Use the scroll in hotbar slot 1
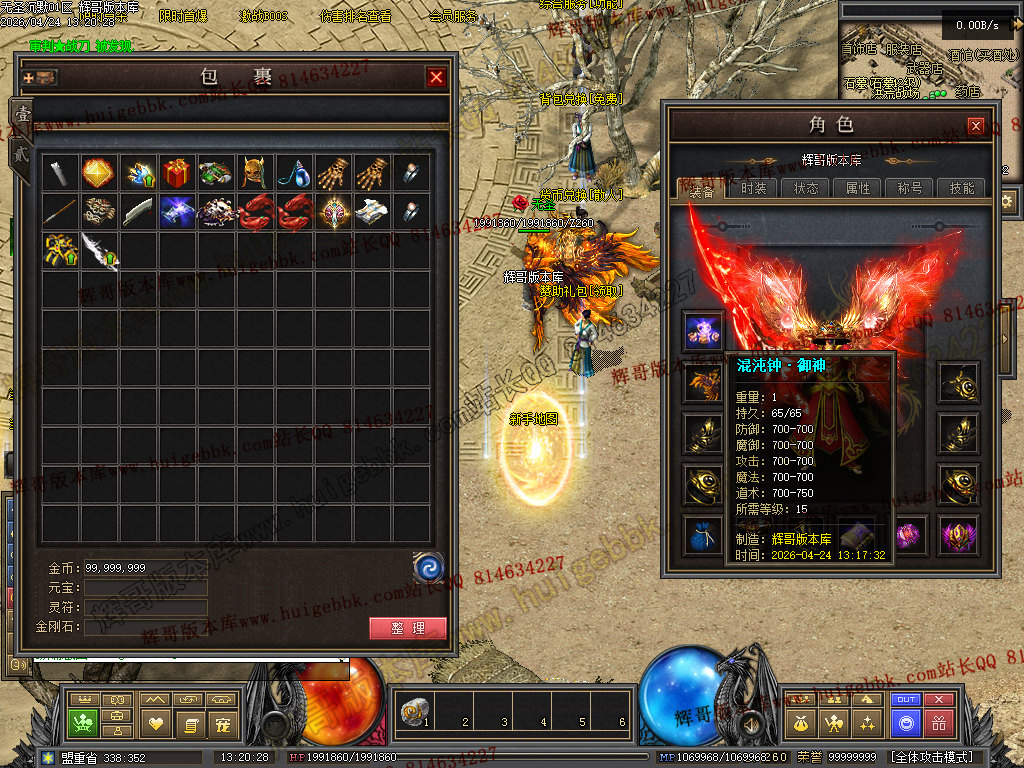Viewport: 1024px width, 768px height. tap(412, 712)
